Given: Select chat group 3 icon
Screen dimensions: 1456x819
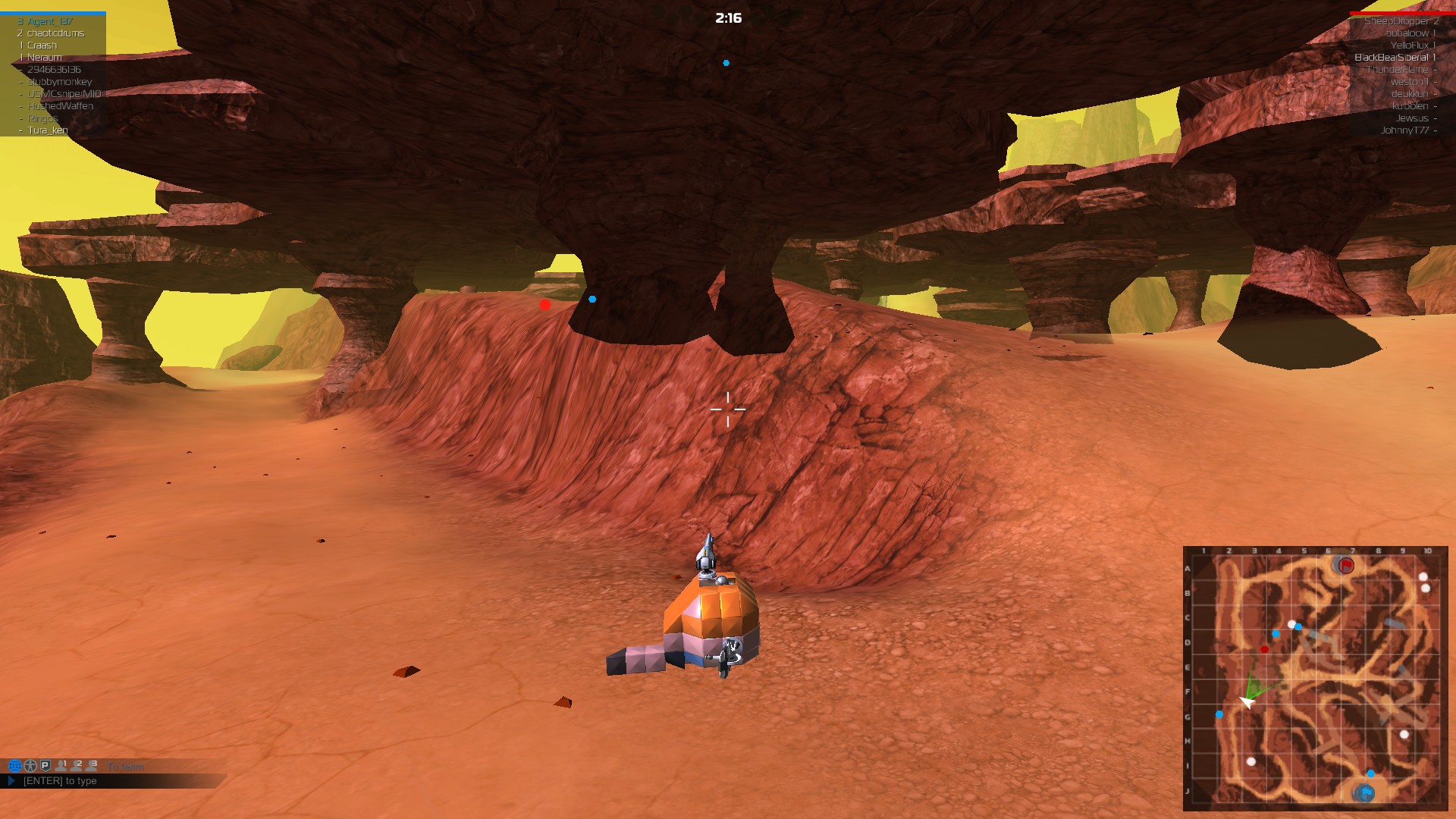Looking at the screenshot, I should (92, 766).
